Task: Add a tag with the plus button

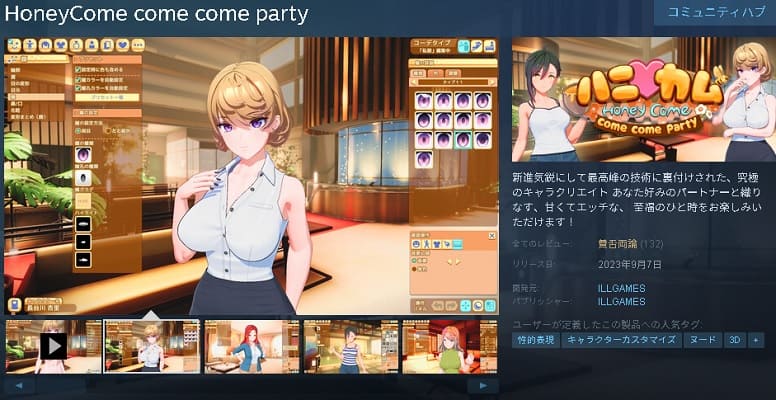Action: 756,340
